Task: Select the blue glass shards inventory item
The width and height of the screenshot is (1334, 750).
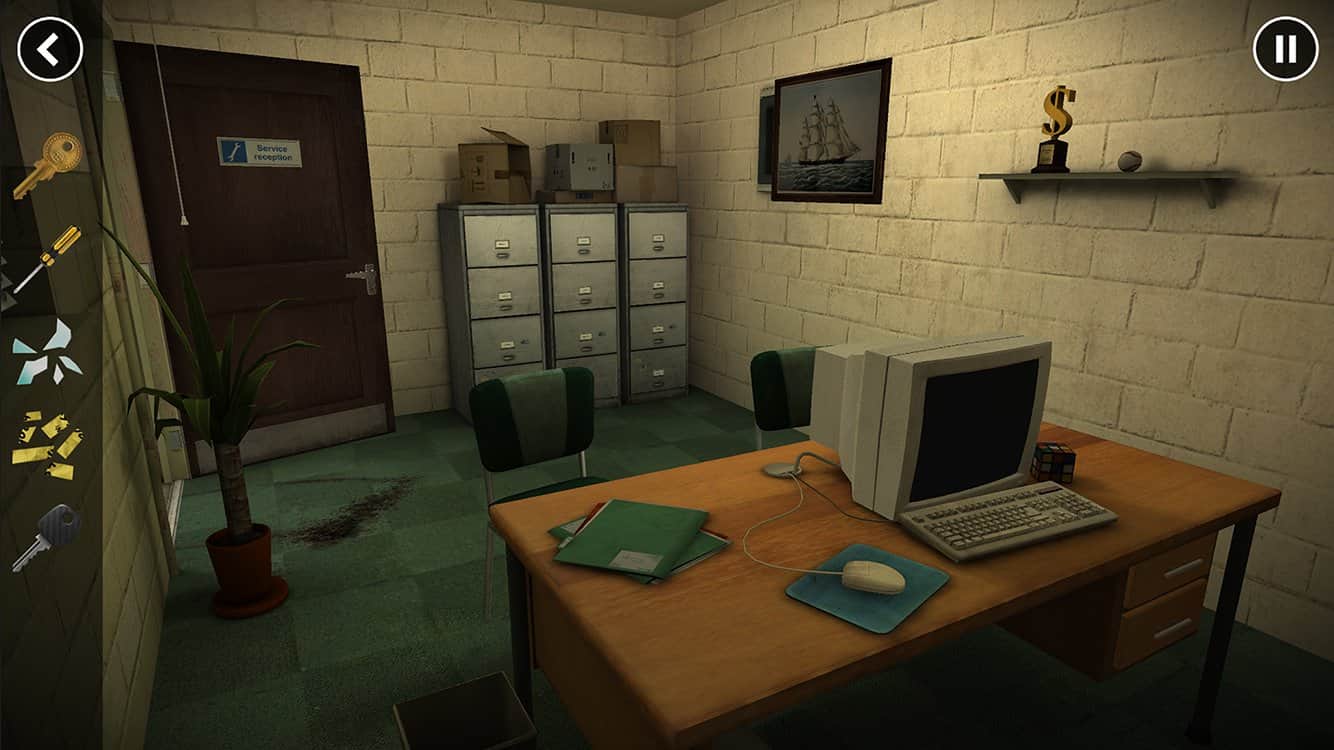Action: (45, 348)
